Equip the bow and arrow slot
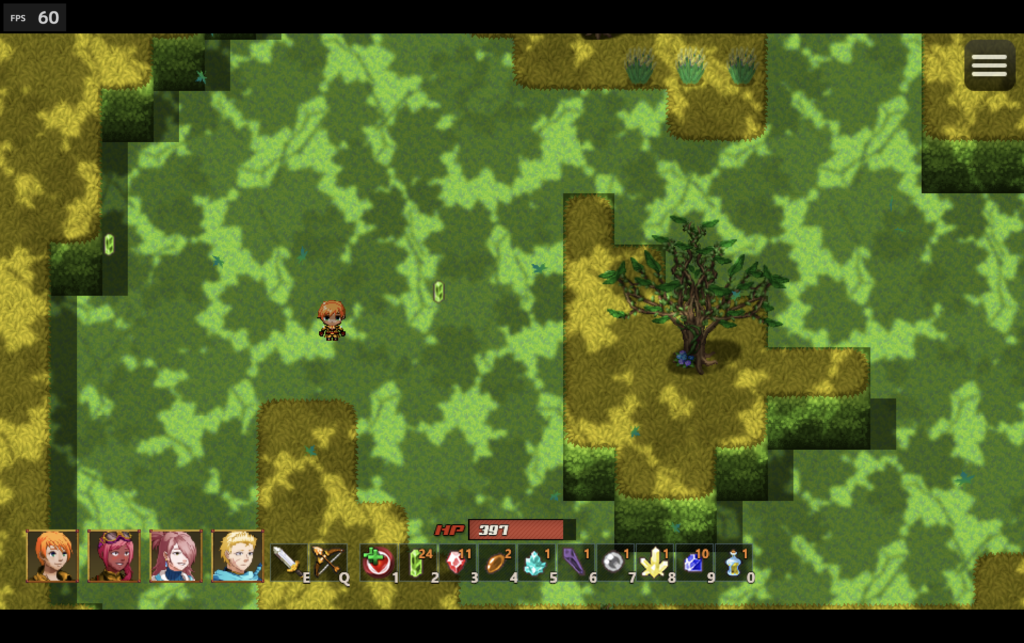The width and height of the screenshot is (1024, 643). point(327,561)
